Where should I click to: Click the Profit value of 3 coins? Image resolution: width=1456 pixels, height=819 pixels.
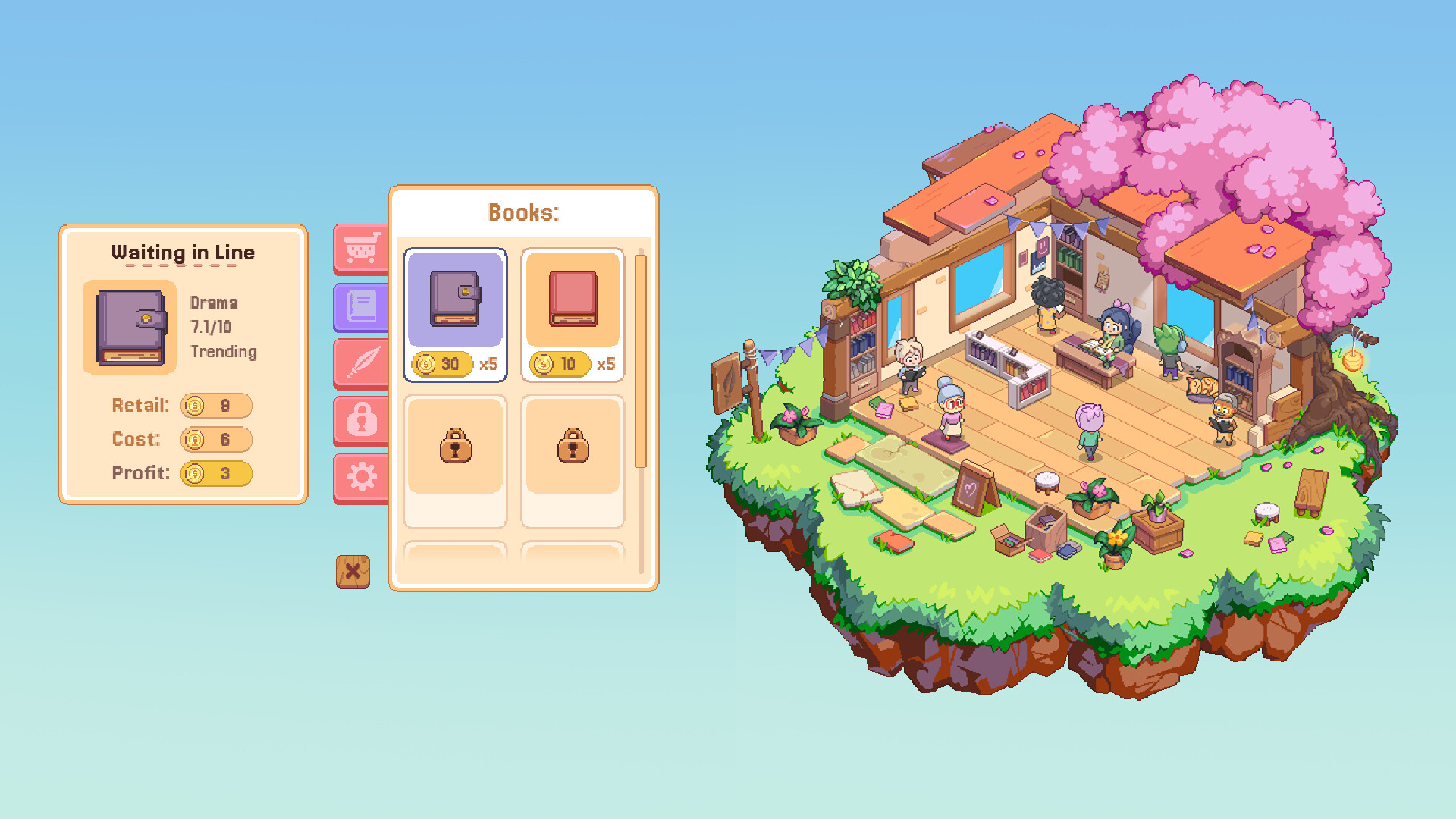pyautogui.click(x=215, y=473)
